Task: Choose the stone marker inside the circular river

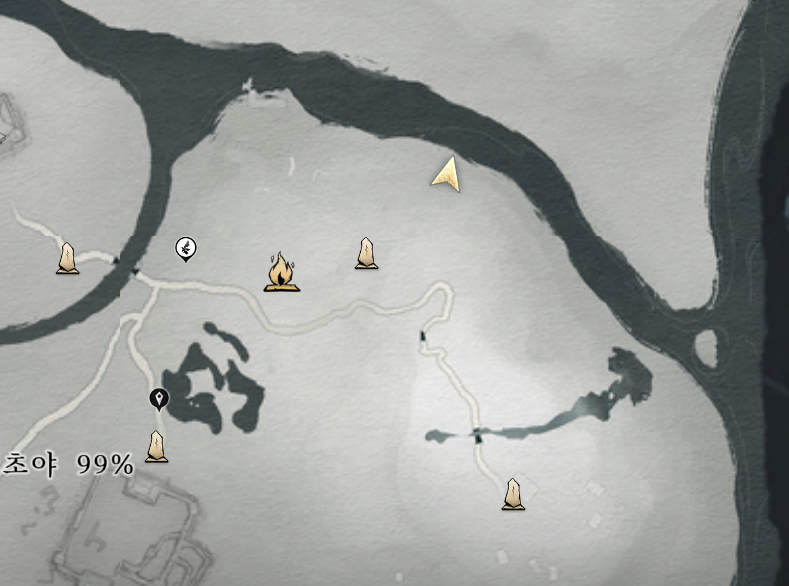Action: pos(67,258)
